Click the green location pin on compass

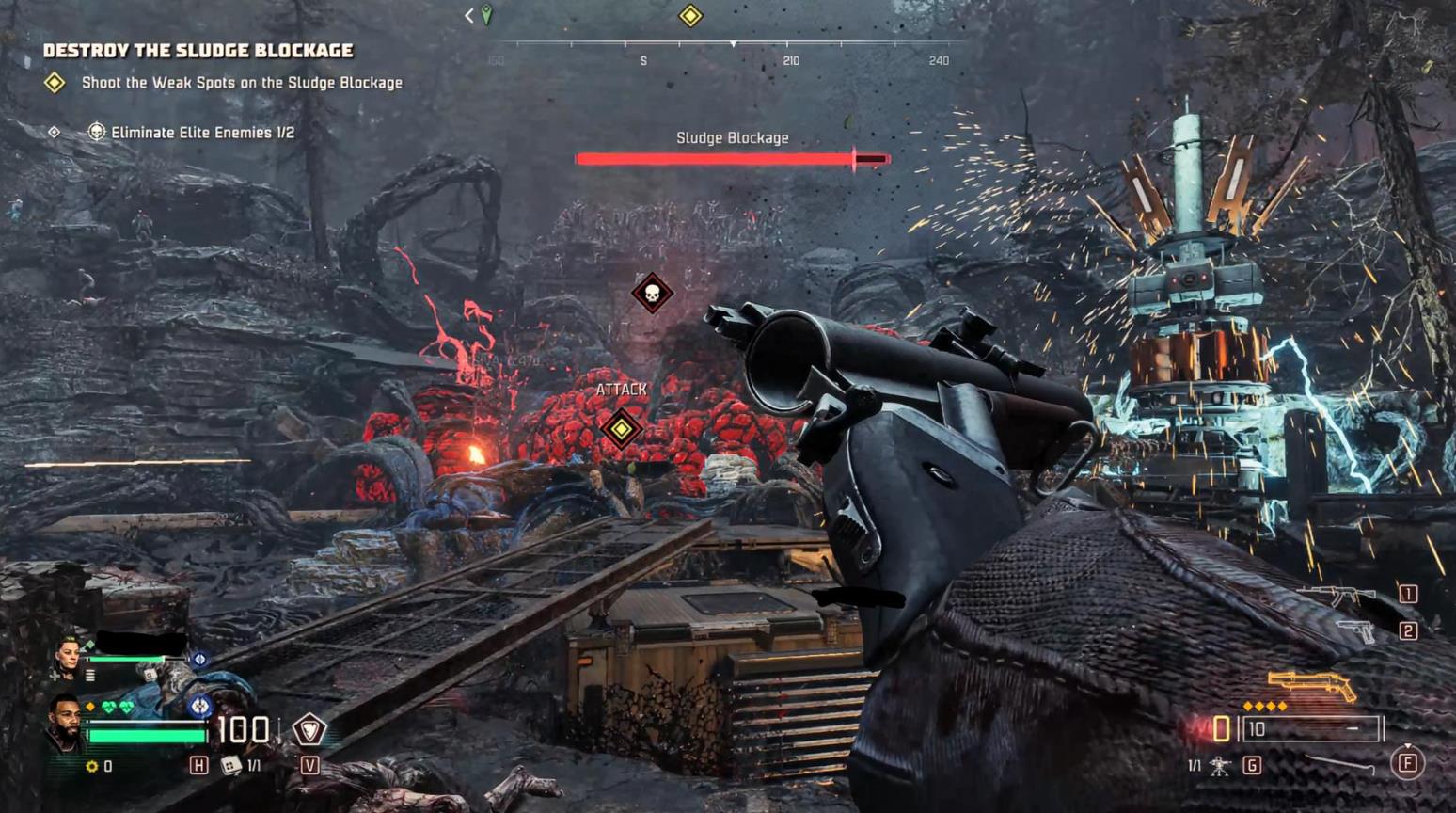486,15
